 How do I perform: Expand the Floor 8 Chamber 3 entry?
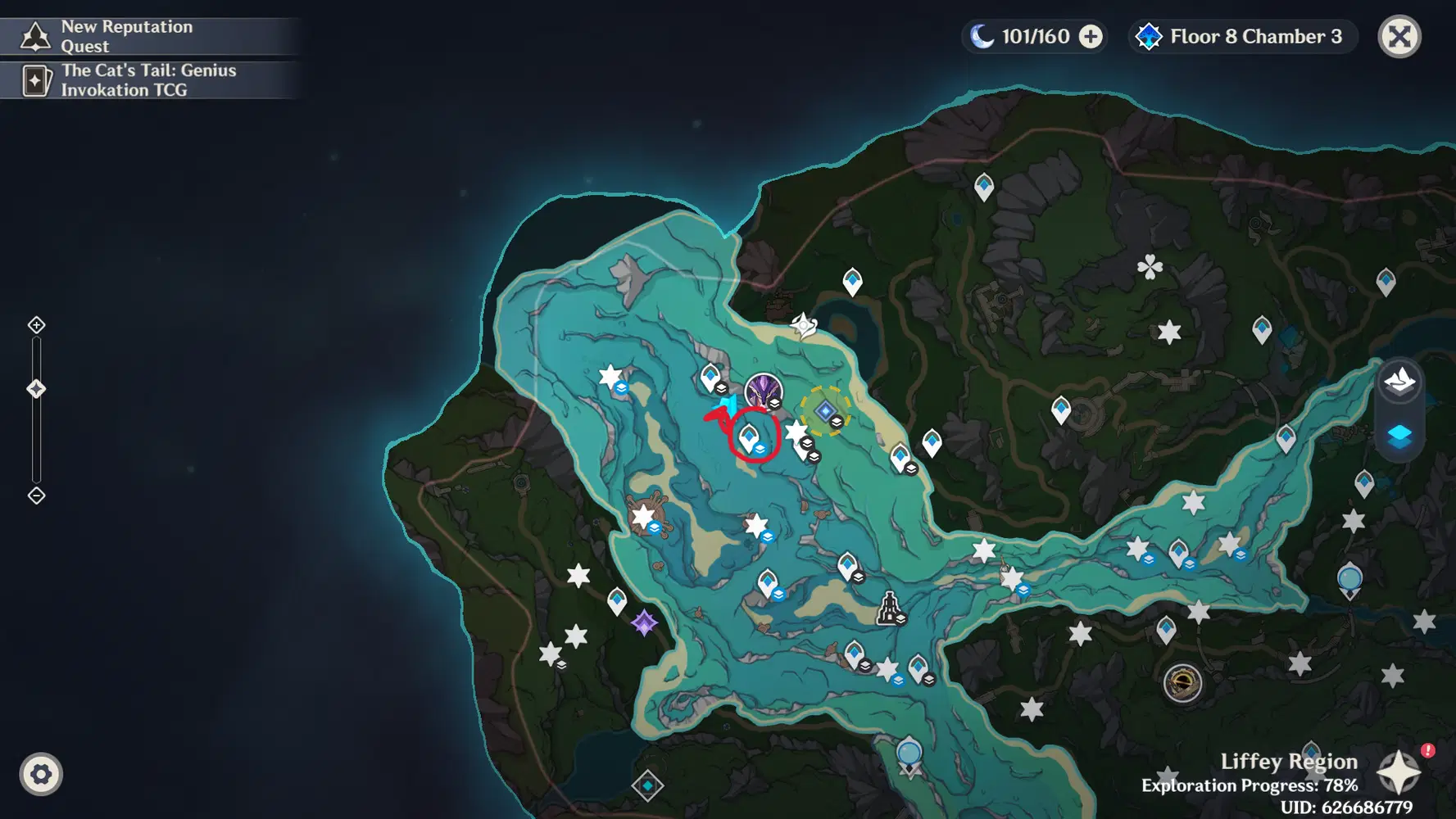pyautogui.click(x=1241, y=36)
